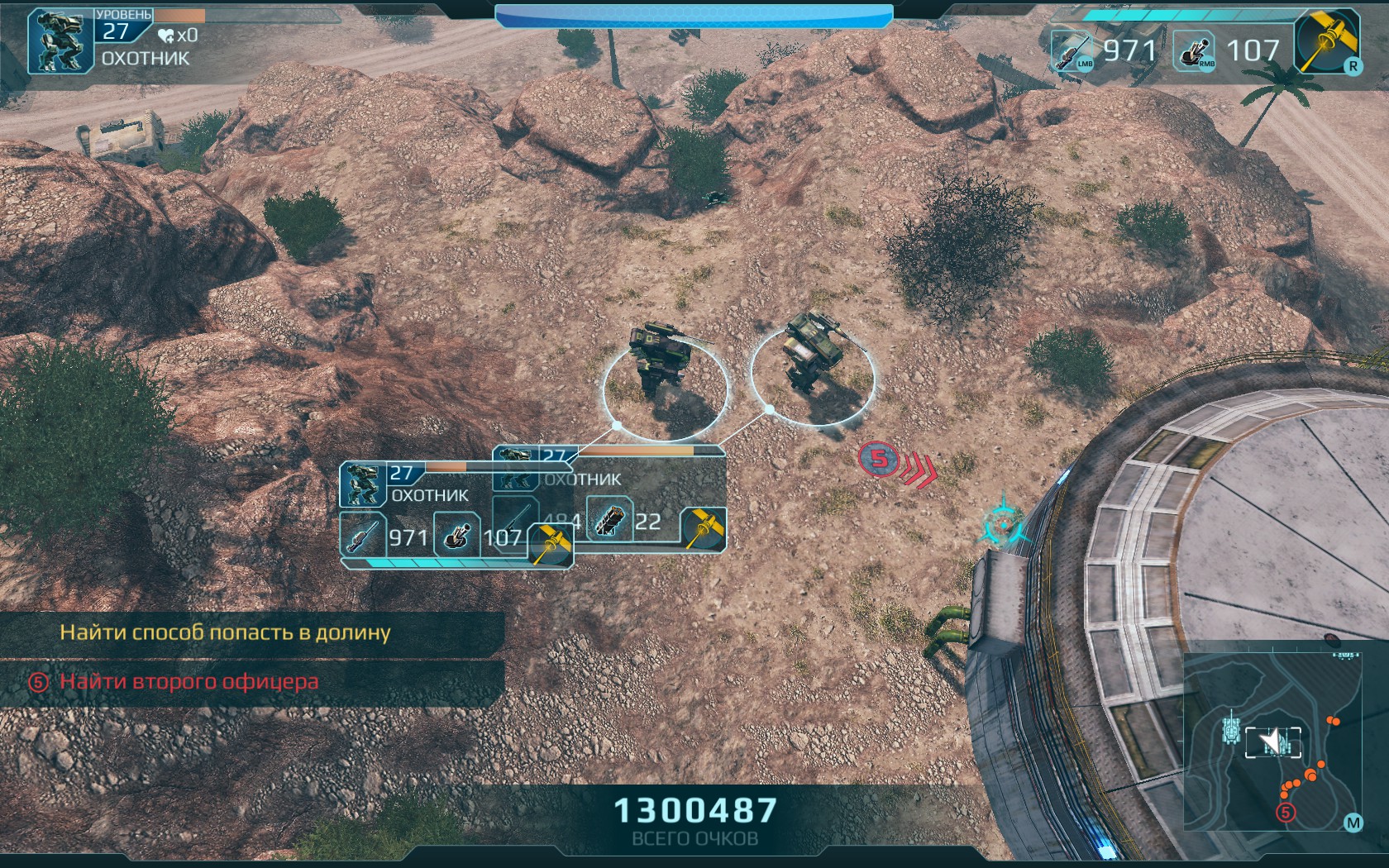The image size is (1389, 868).
Task: Click the red objective 5 waypoint marker
Action: click(878, 458)
